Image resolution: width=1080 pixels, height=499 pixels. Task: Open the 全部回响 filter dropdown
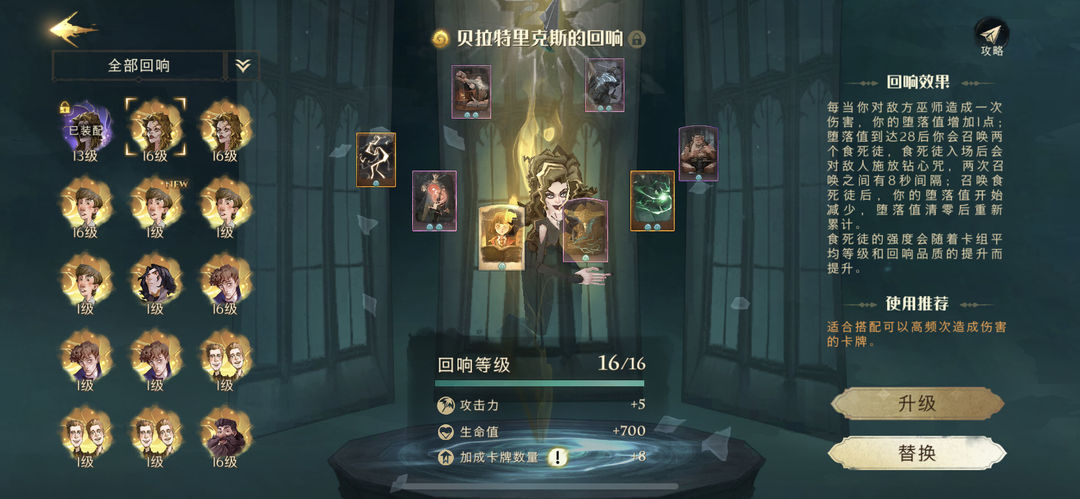(x=139, y=66)
